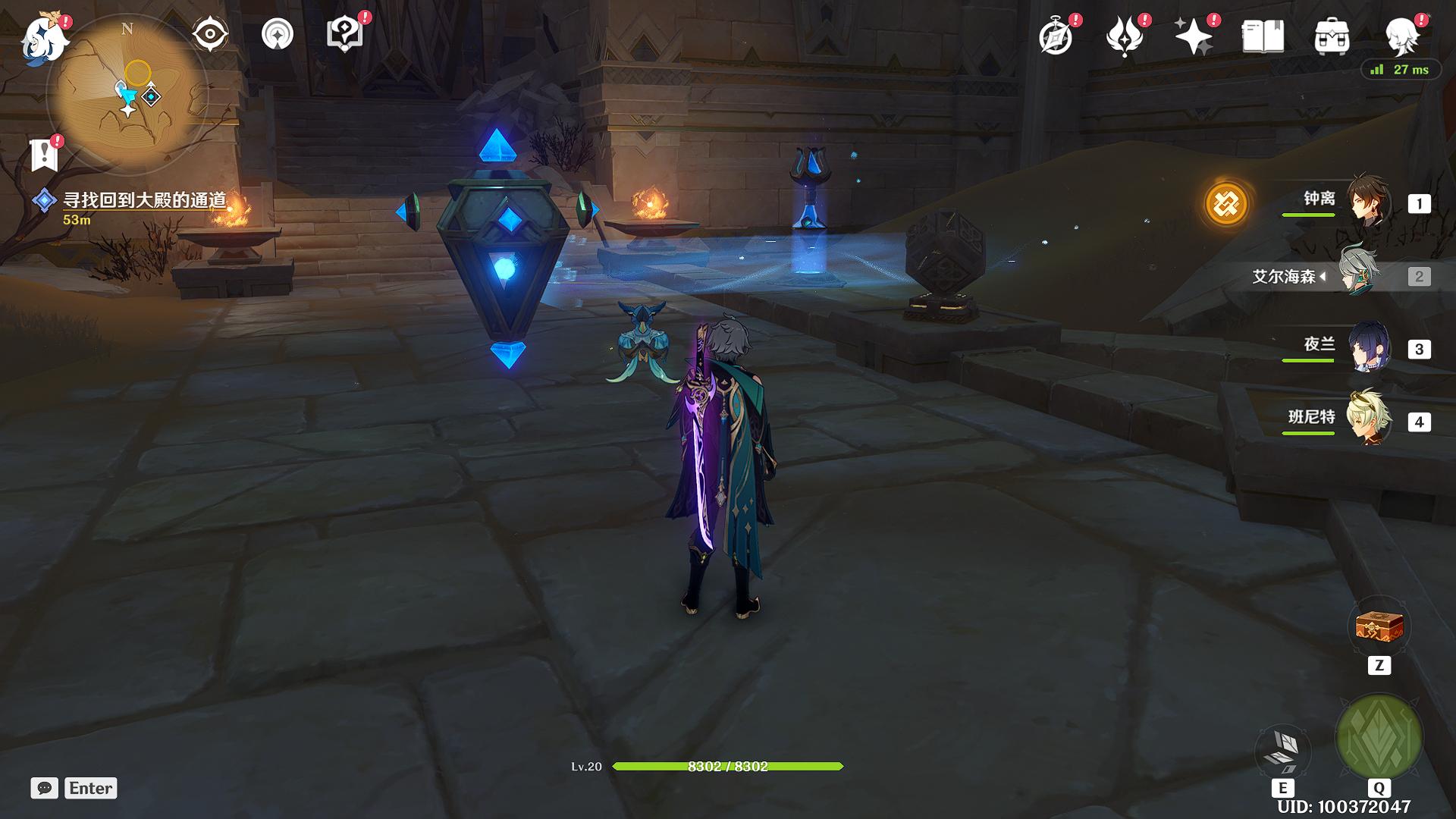This screenshot has width=1456, height=819.
Task: Open the battle pass icon
Action: coord(1125,36)
